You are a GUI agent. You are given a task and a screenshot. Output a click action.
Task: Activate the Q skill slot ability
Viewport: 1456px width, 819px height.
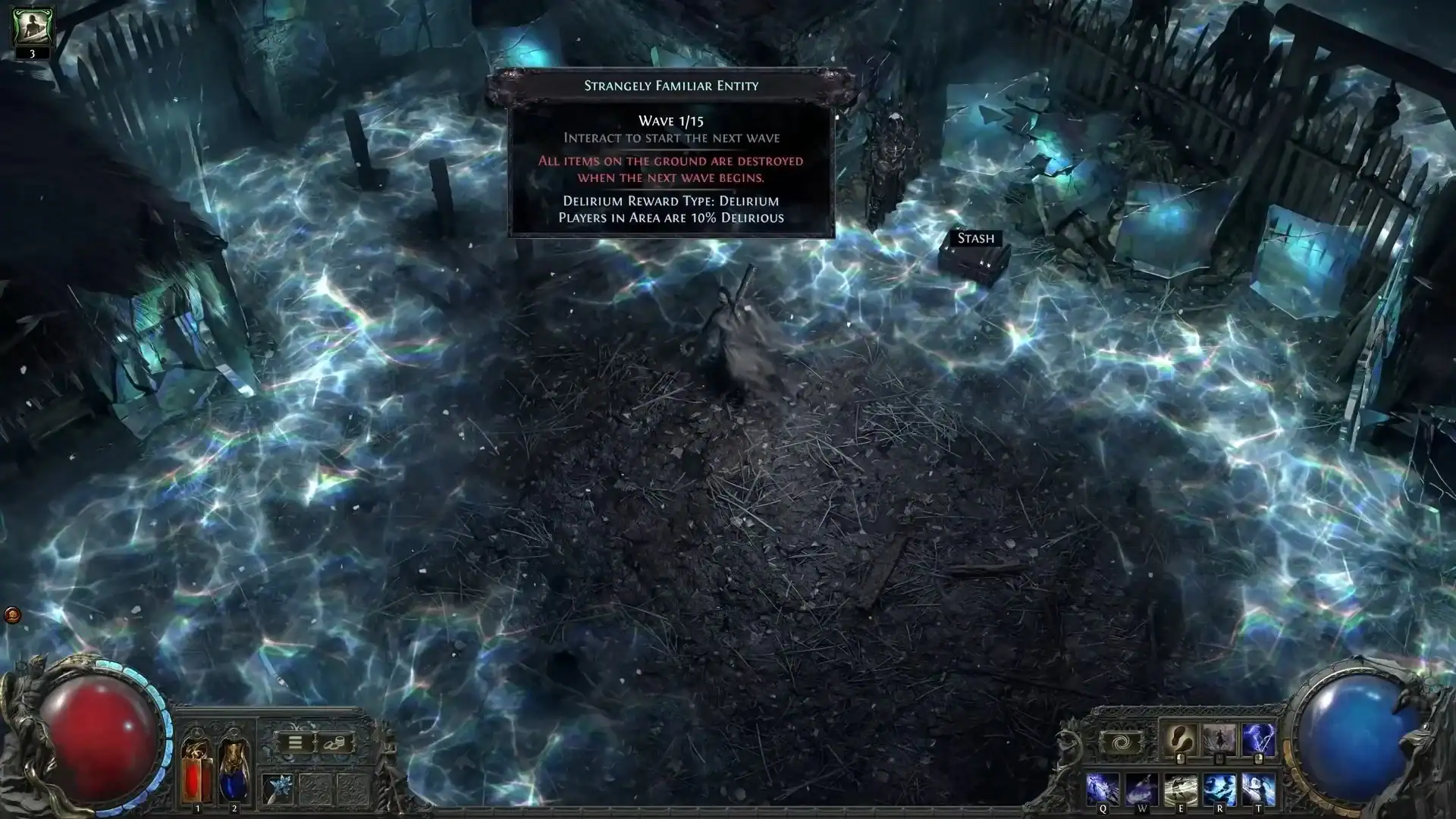1102,789
